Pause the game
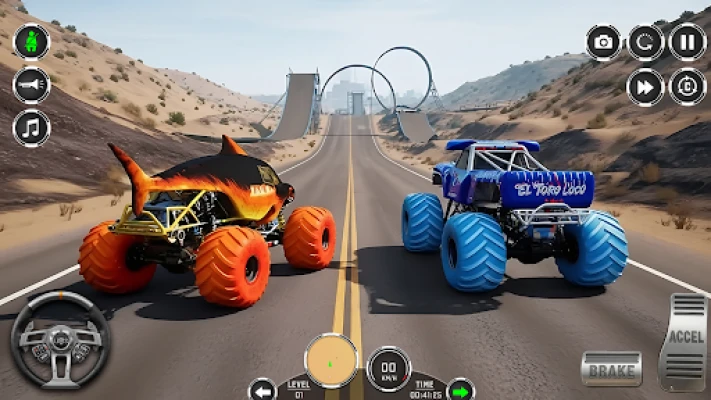This screenshot has width=711, height=400. pos(688,42)
